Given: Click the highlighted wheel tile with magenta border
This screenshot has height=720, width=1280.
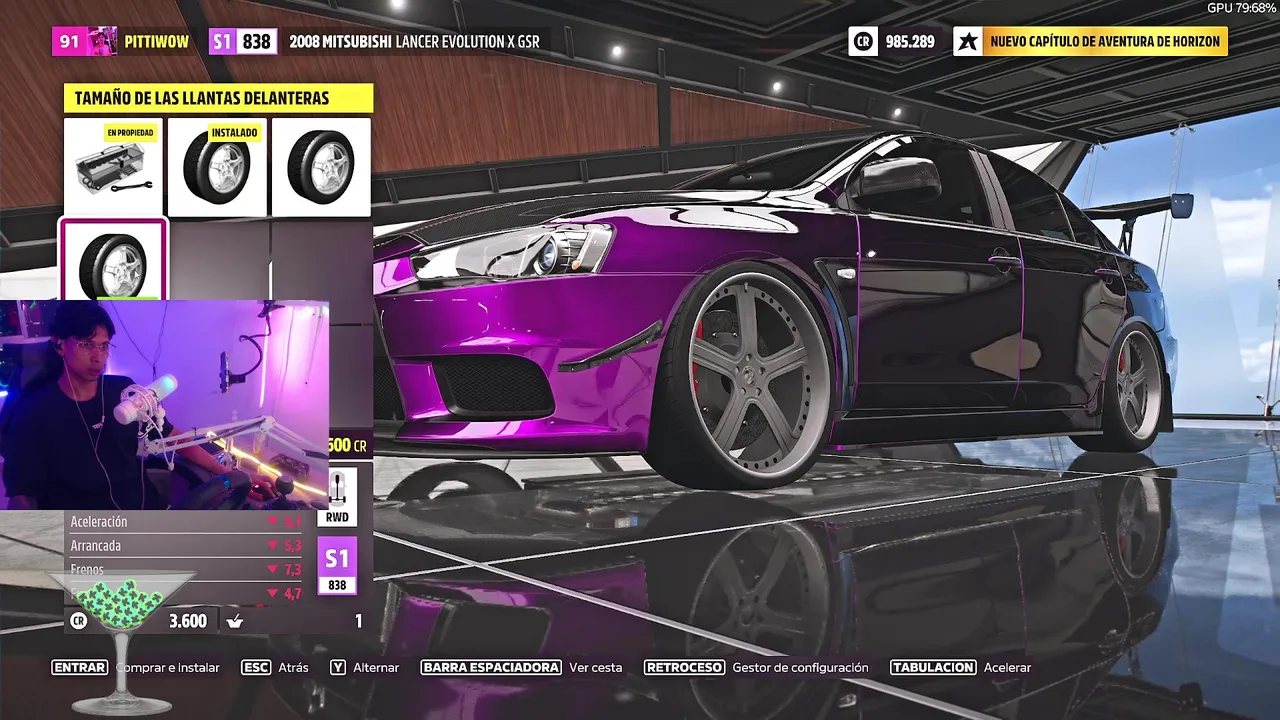Looking at the screenshot, I should coord(113,260).
